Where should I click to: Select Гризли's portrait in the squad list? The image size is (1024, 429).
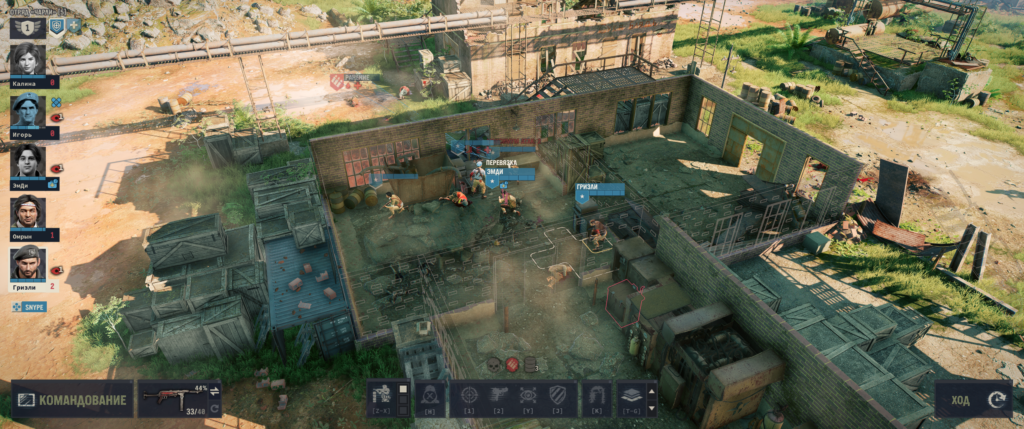(x=27, y=263)
